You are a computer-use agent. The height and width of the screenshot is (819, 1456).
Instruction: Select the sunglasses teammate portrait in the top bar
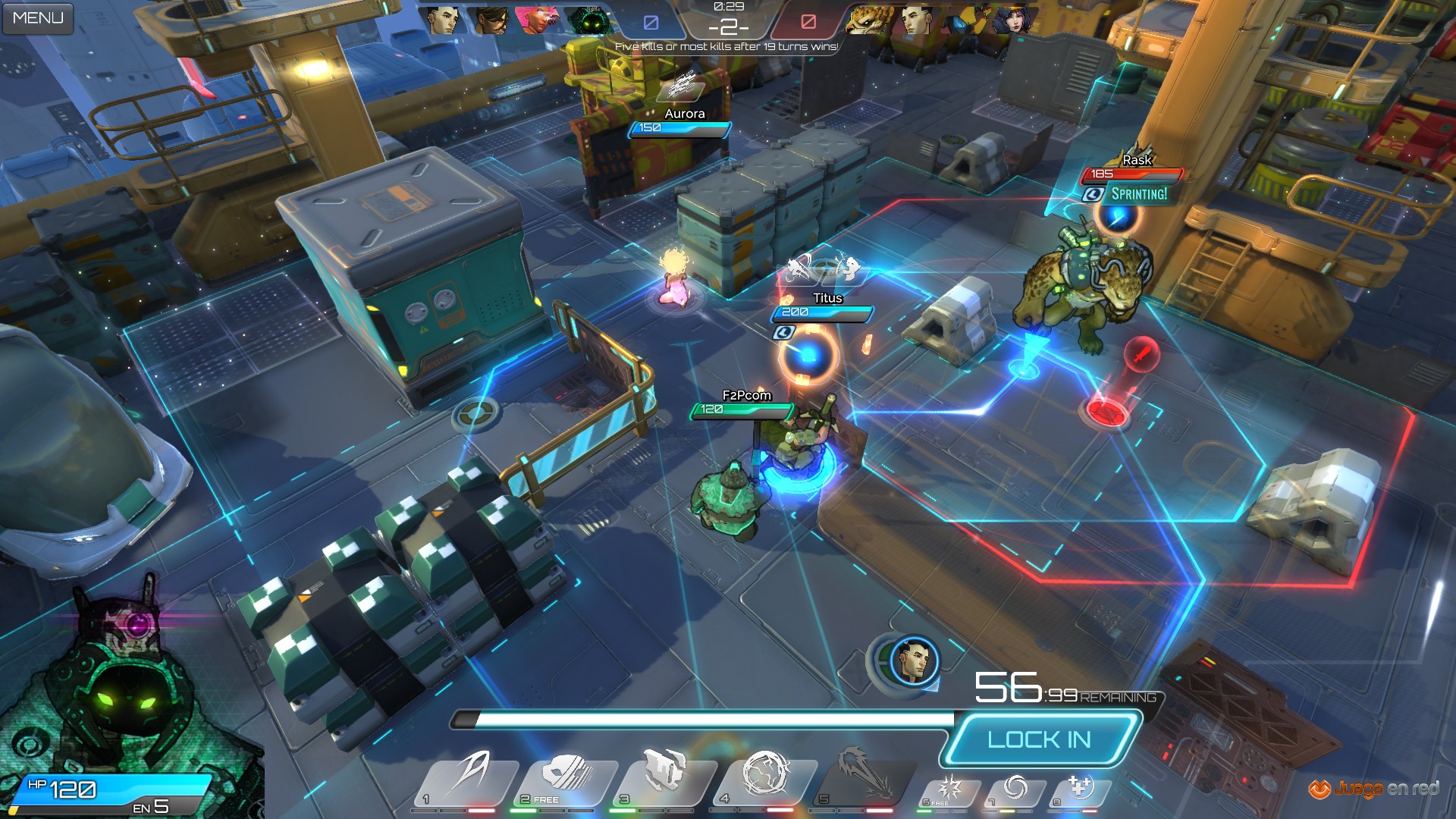[491, 20]
